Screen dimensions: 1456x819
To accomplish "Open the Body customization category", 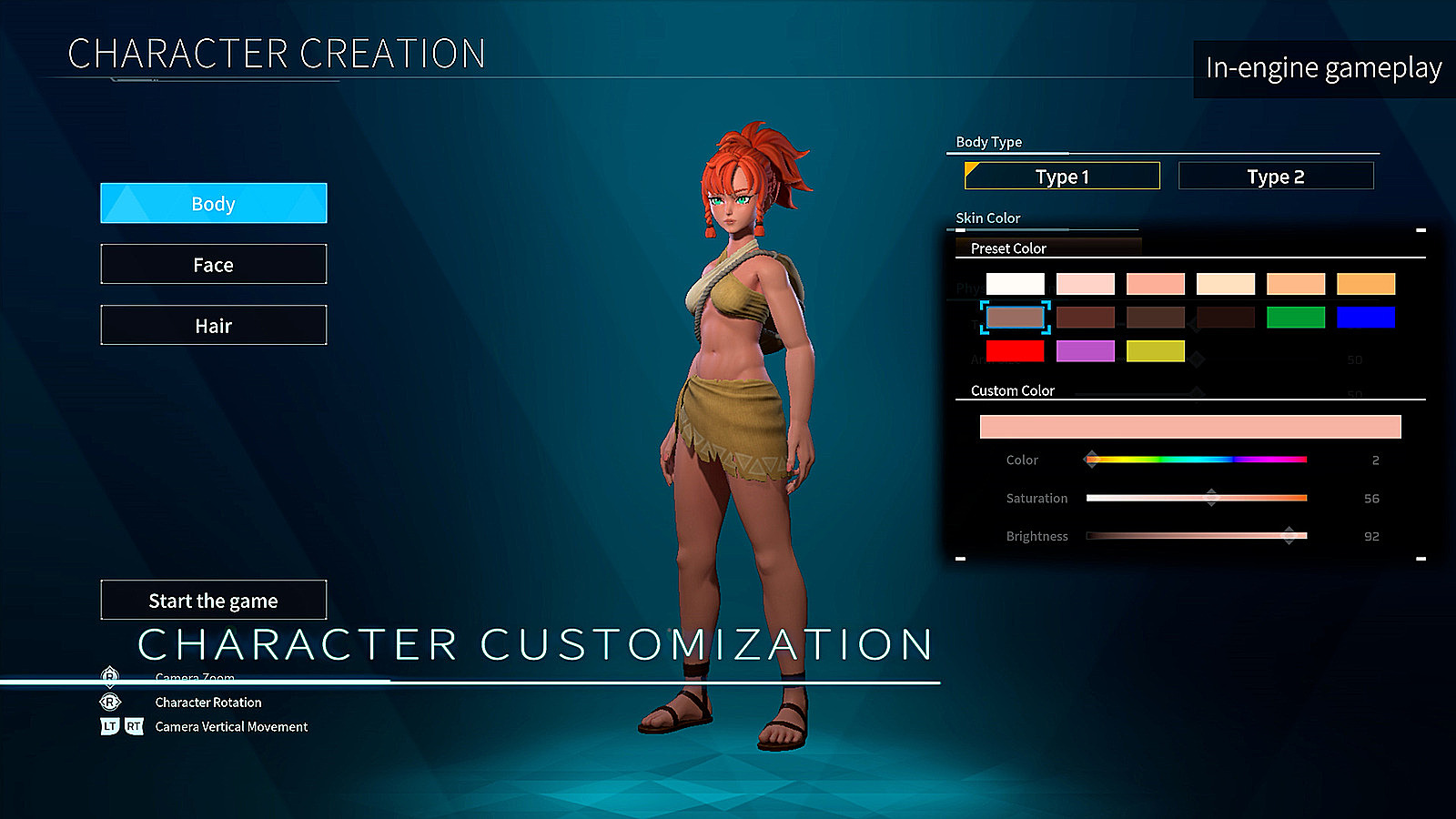I will [213, 203].
